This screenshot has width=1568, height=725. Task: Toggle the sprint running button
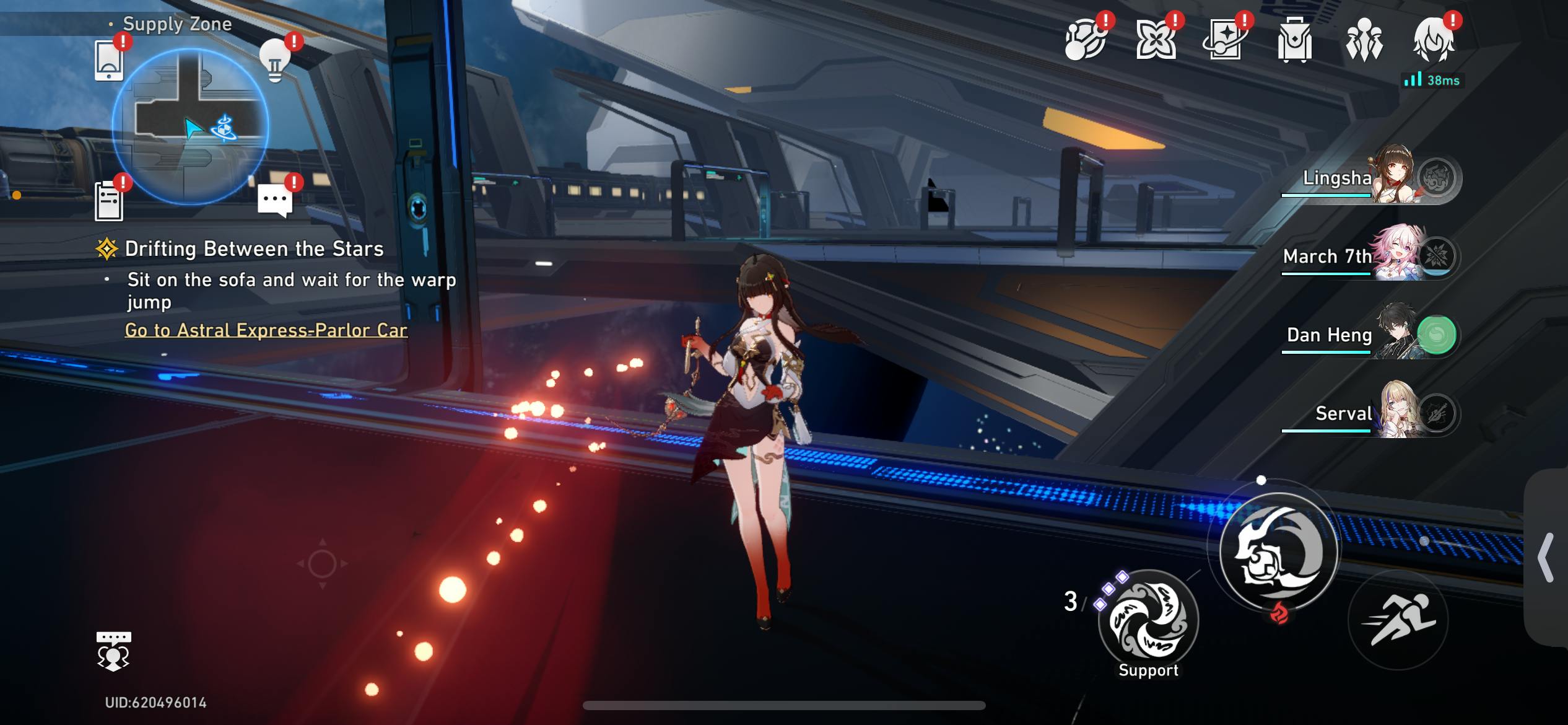click(x=1398, y=620)
